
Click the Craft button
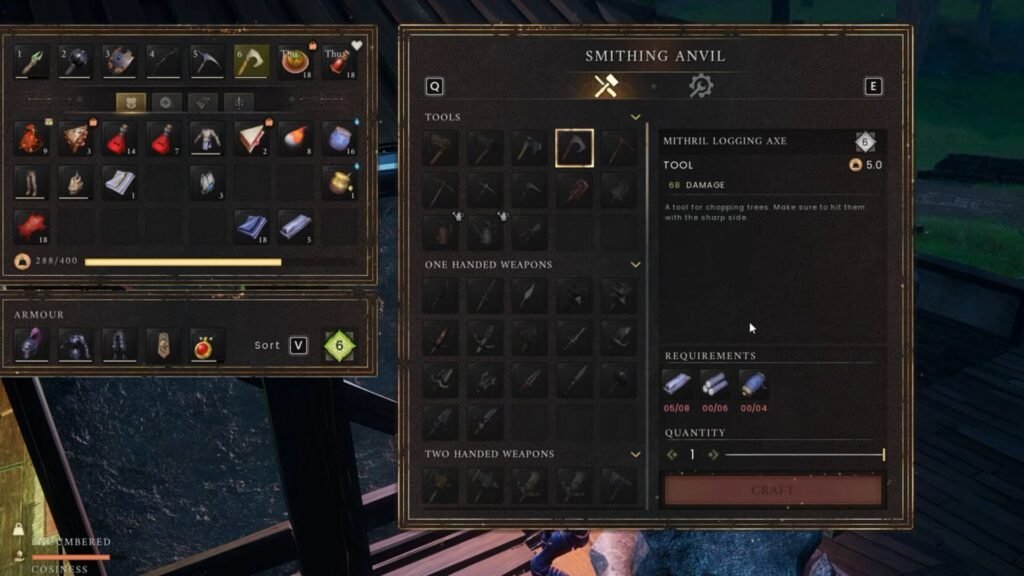point(773,490)
